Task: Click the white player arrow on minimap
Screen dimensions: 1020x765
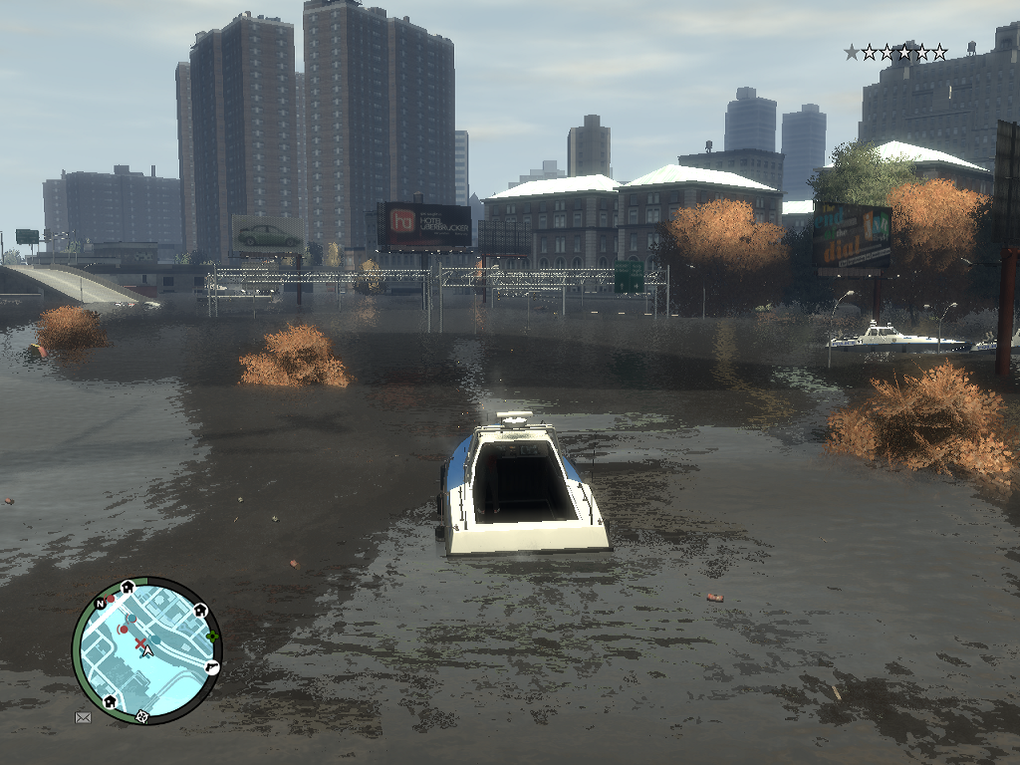Action: pyautogui.click(x=148, y=651)
